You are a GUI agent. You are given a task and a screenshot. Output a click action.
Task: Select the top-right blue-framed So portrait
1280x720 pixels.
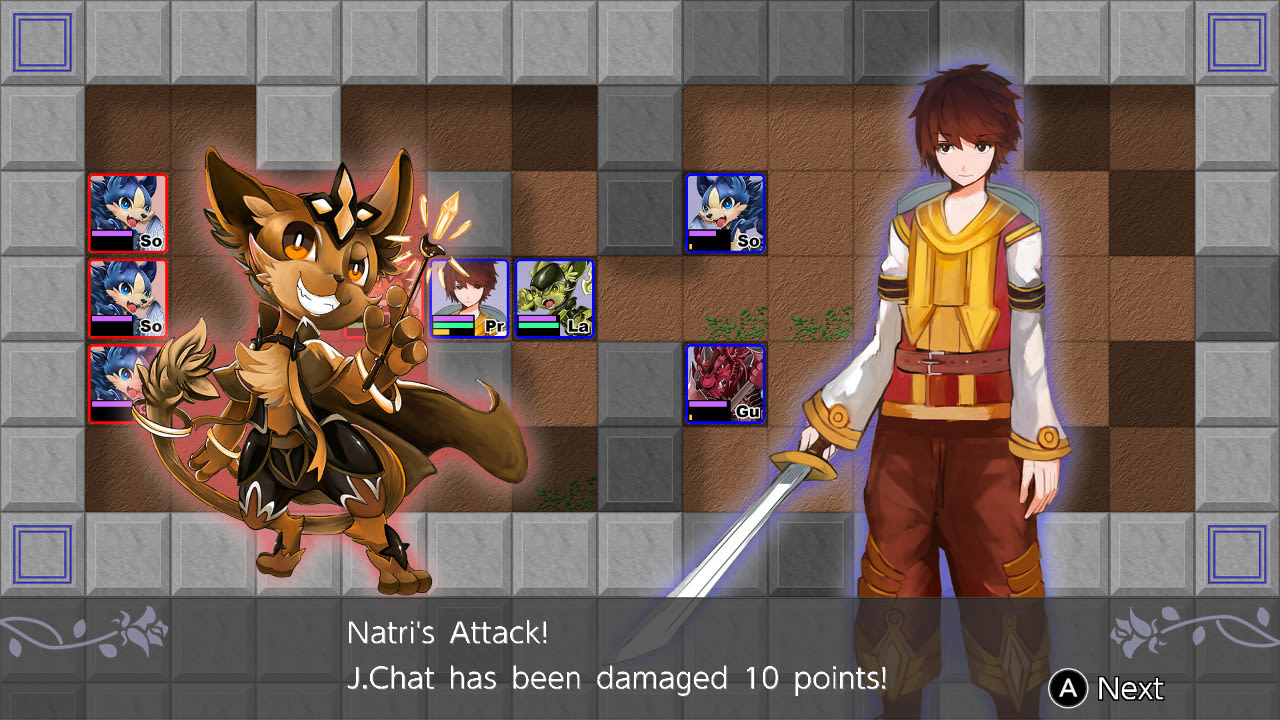point(726,210)
